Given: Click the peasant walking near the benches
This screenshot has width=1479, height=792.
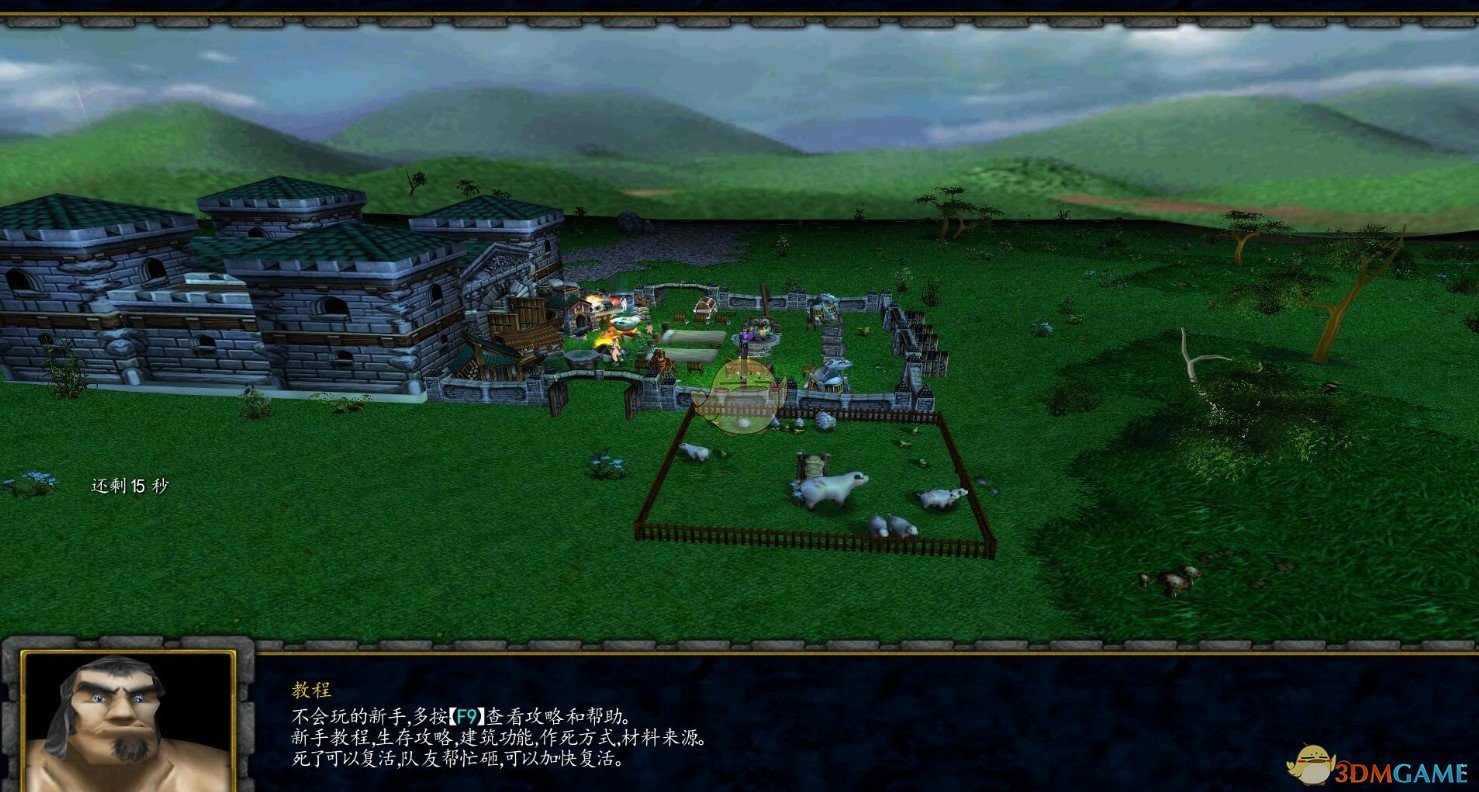Looking at the screenshot, I should point(649,330).
